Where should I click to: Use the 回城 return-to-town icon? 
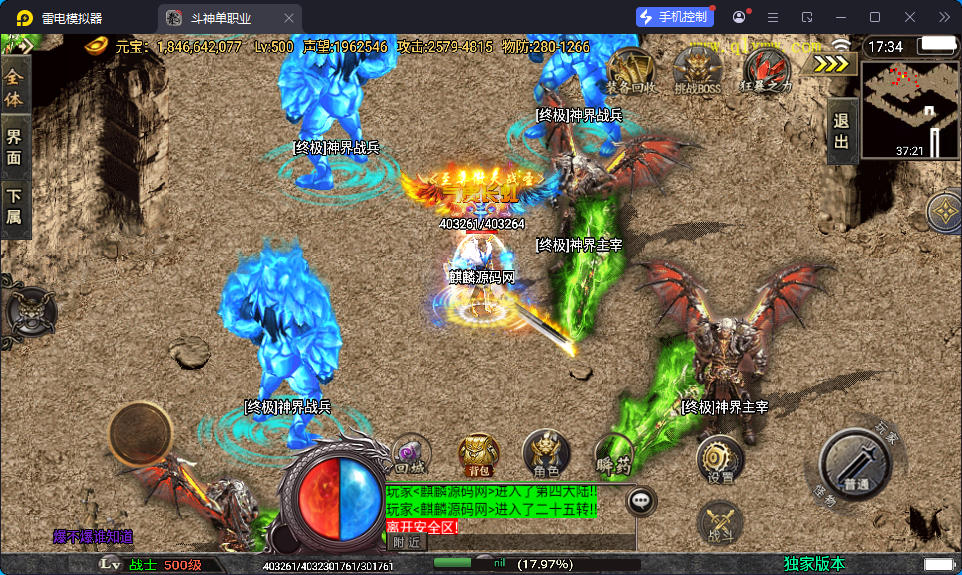pos(411,455)
